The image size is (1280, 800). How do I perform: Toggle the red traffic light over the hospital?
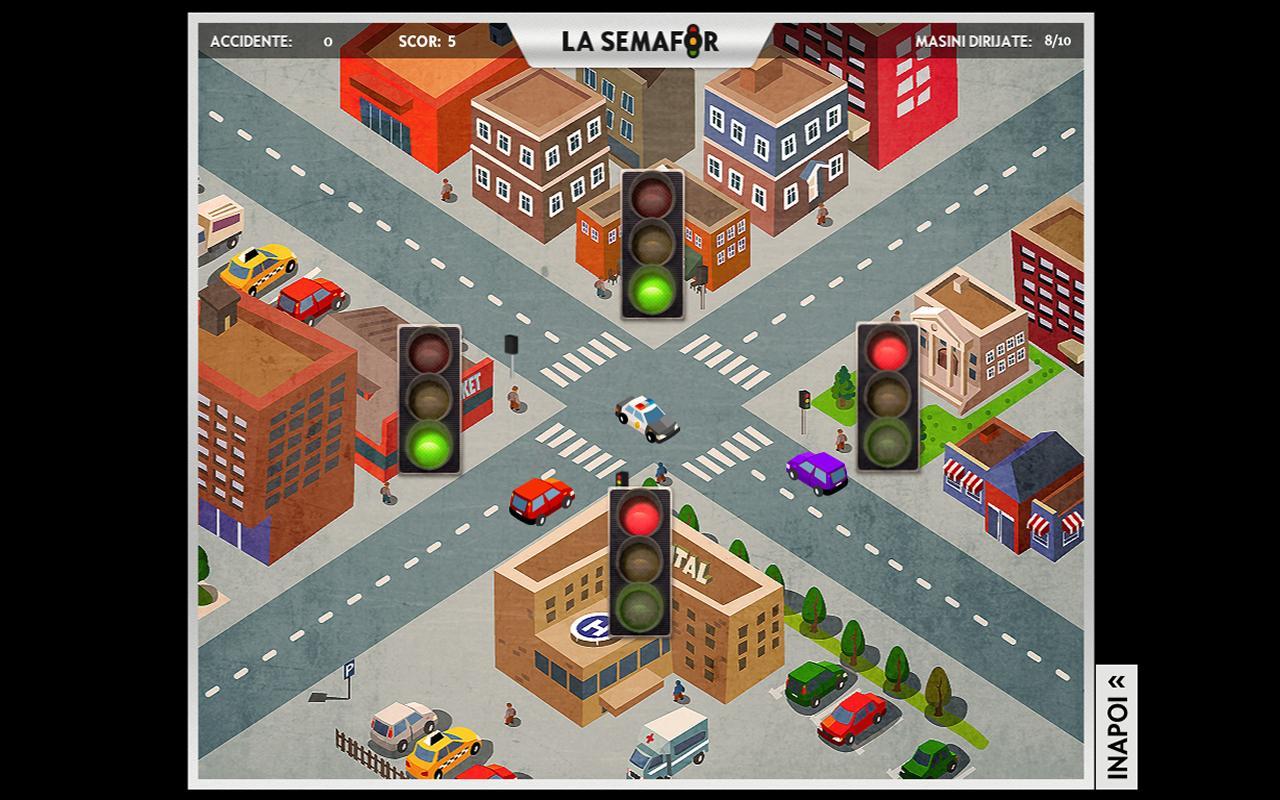pyautogui.click(x=640, y=561)
